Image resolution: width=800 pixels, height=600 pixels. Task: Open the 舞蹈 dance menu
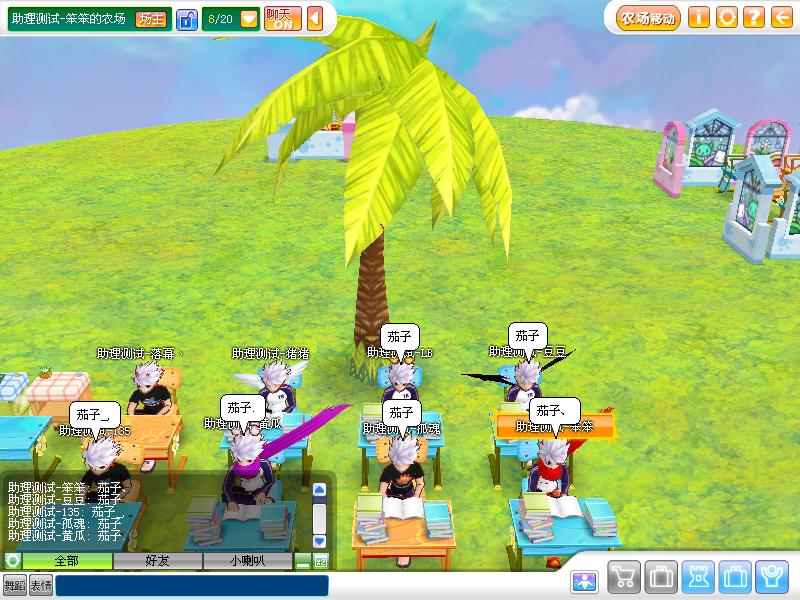click(14, 585)
